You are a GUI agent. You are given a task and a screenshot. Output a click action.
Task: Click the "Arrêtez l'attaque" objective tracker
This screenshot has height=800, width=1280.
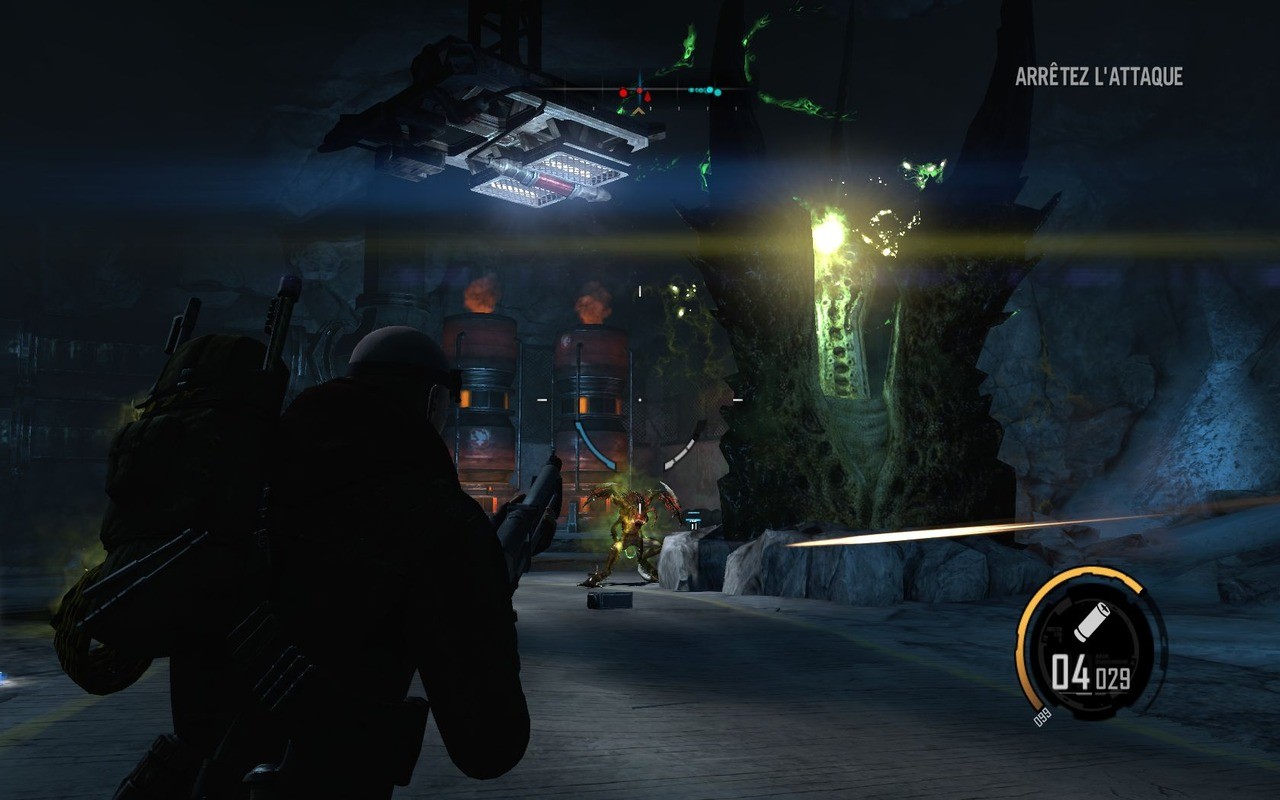[1099, 77]
